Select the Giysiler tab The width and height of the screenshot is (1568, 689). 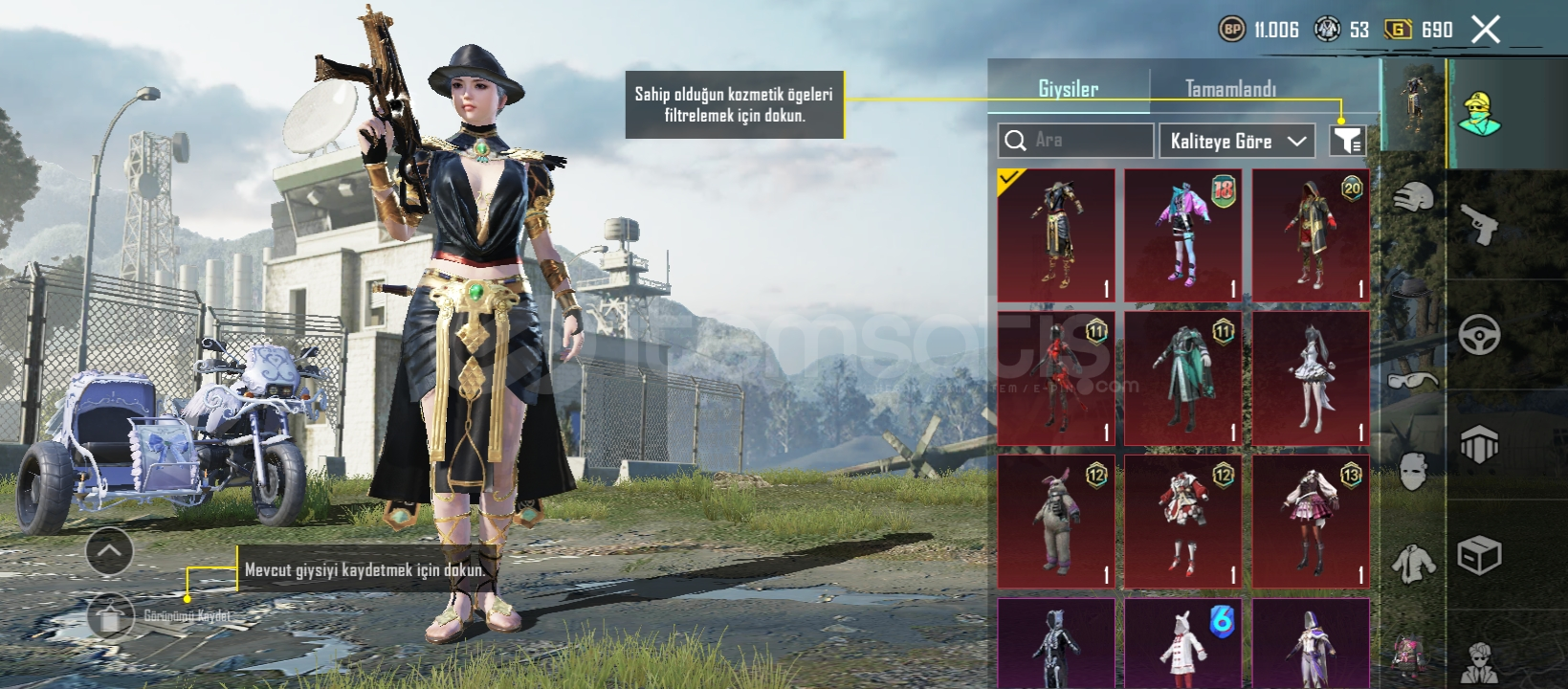pos(1068,89)
